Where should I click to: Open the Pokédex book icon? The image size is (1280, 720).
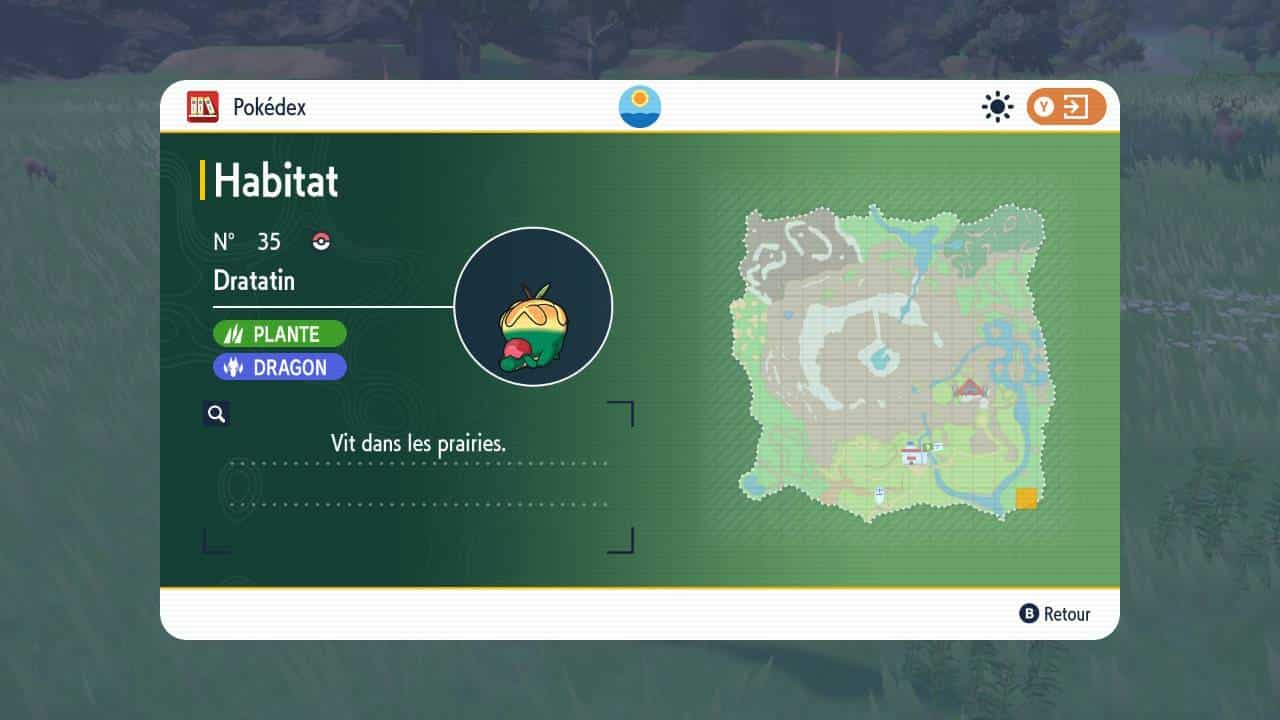coord(203,107)
